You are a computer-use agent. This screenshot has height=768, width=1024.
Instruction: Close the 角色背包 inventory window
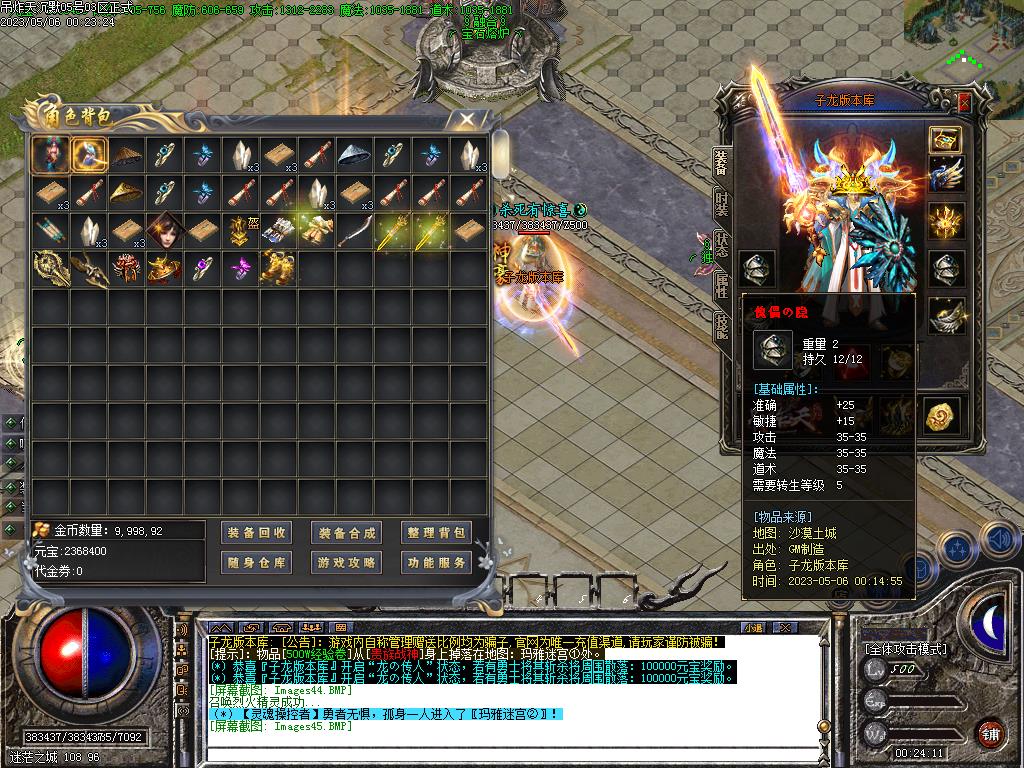coord(466,120)
